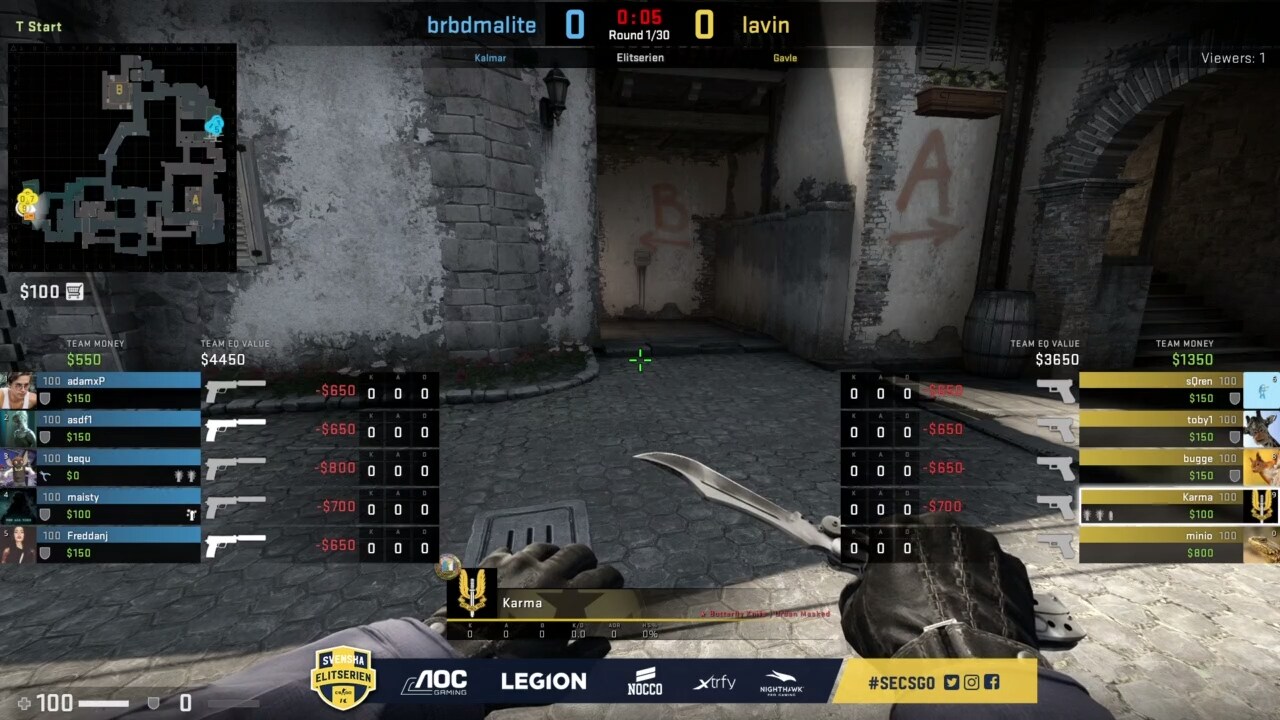This screenshot has width=1280, height=720.
Task: Click the buy cart icon beside $100
Action: point(74,292)
